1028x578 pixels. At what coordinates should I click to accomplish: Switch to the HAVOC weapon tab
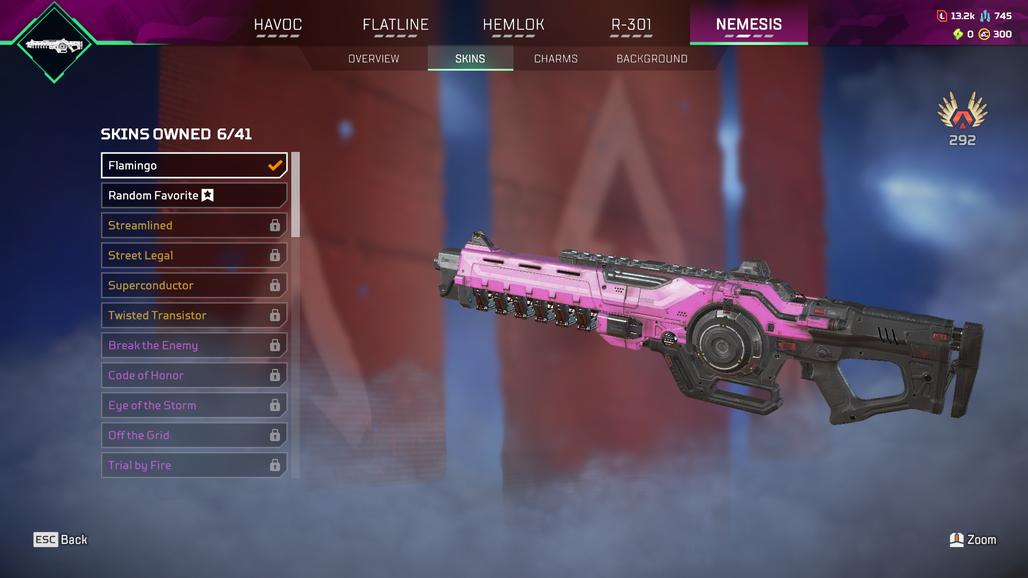(x=277, y=25)
